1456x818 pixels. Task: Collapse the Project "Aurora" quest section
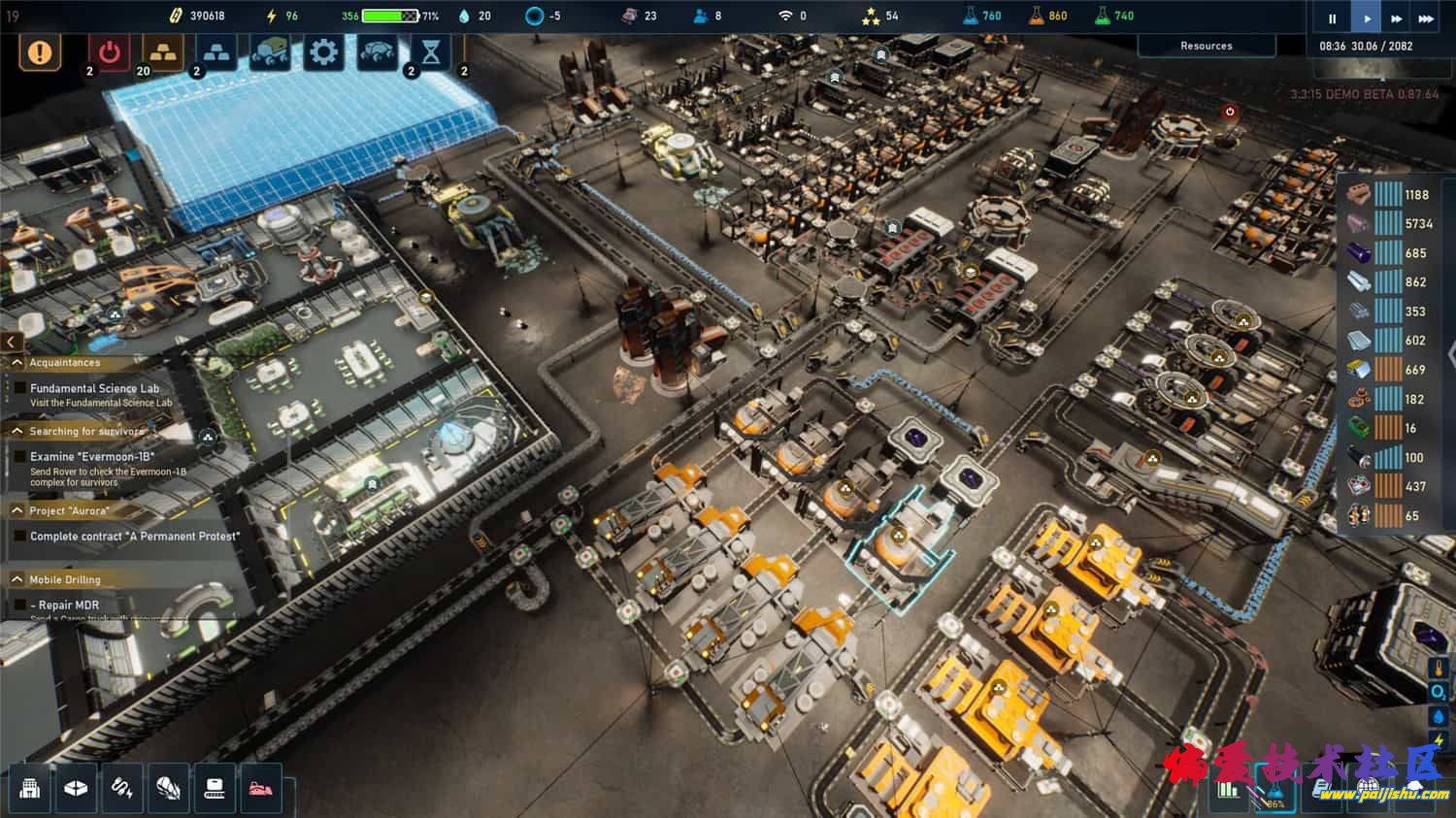17,510
